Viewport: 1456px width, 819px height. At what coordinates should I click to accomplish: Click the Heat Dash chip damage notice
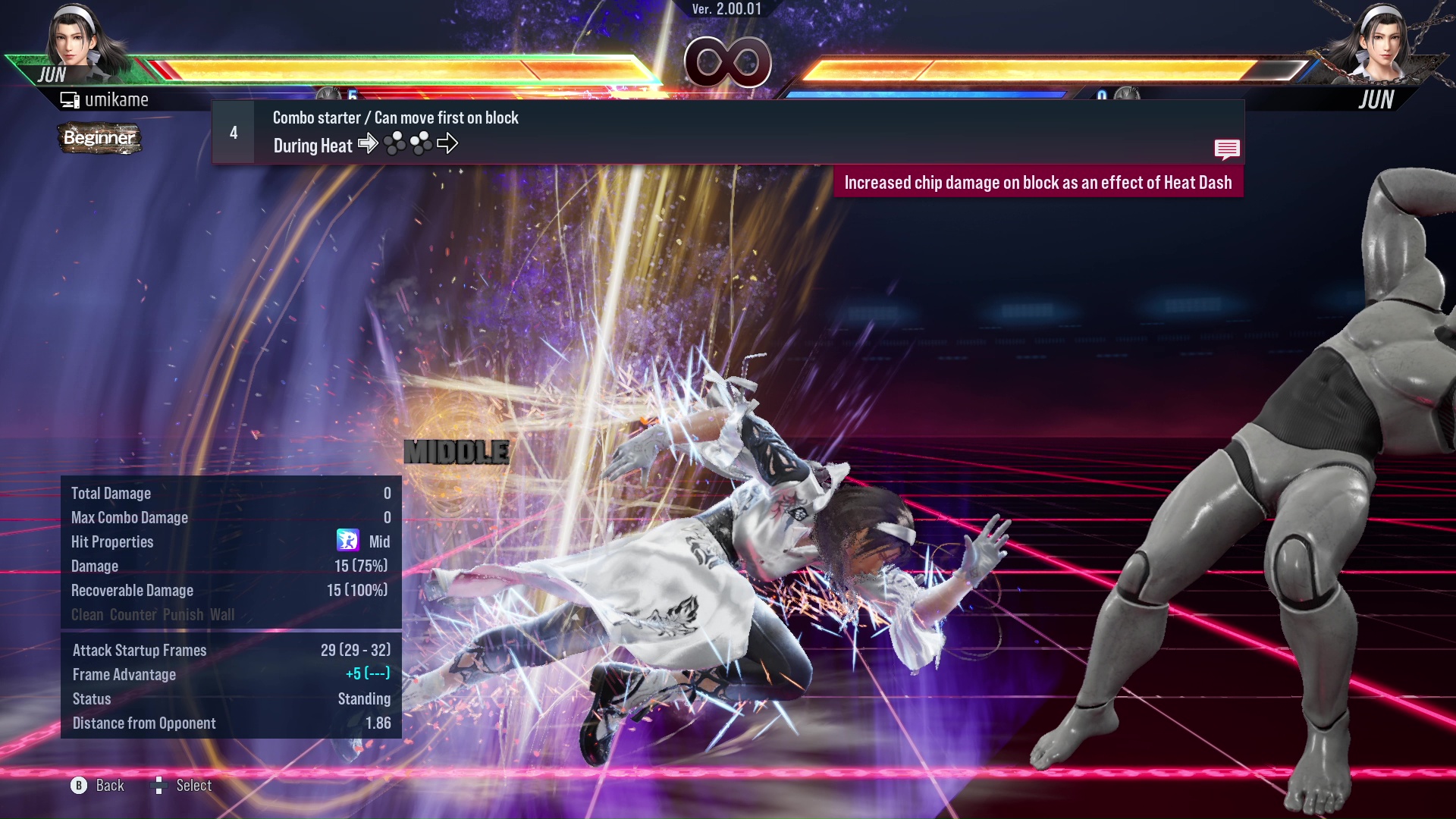[x=1039, y=182]
